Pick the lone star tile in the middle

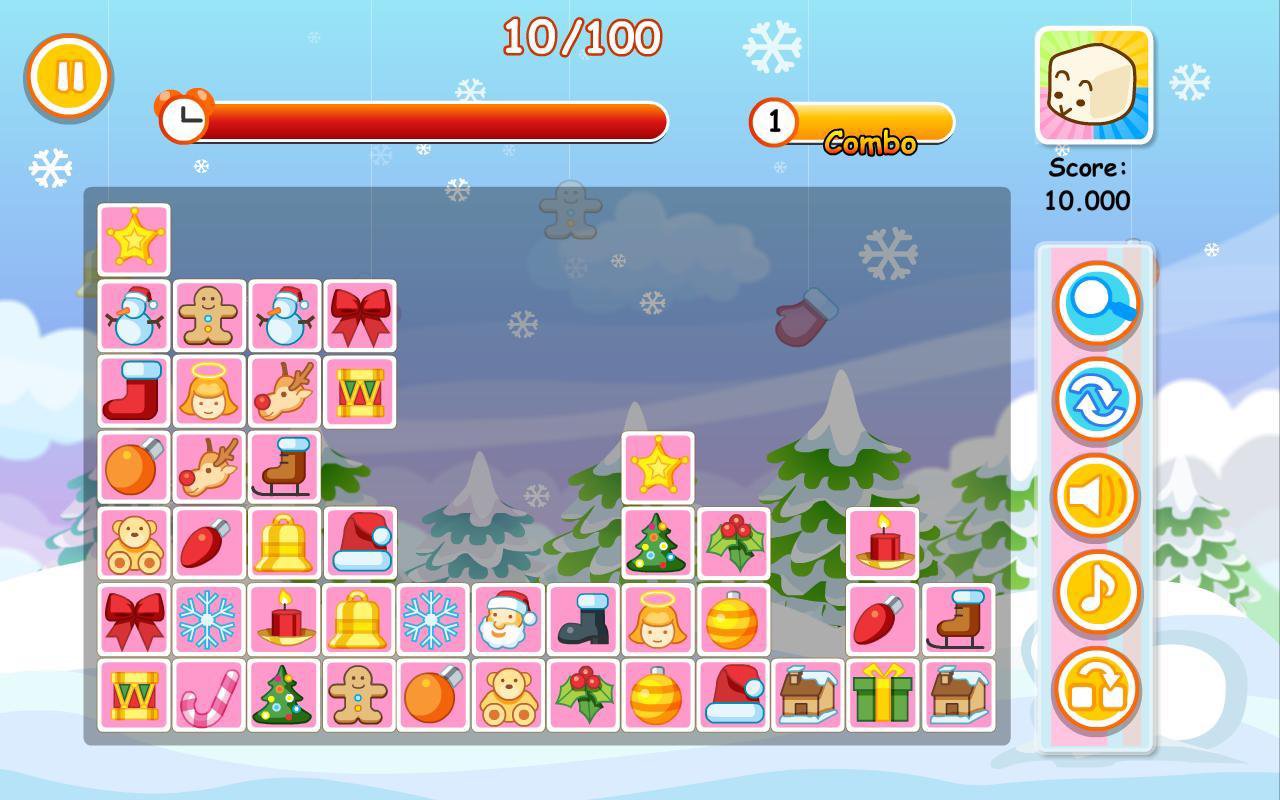pyautogui.click(x=656, y=467)
